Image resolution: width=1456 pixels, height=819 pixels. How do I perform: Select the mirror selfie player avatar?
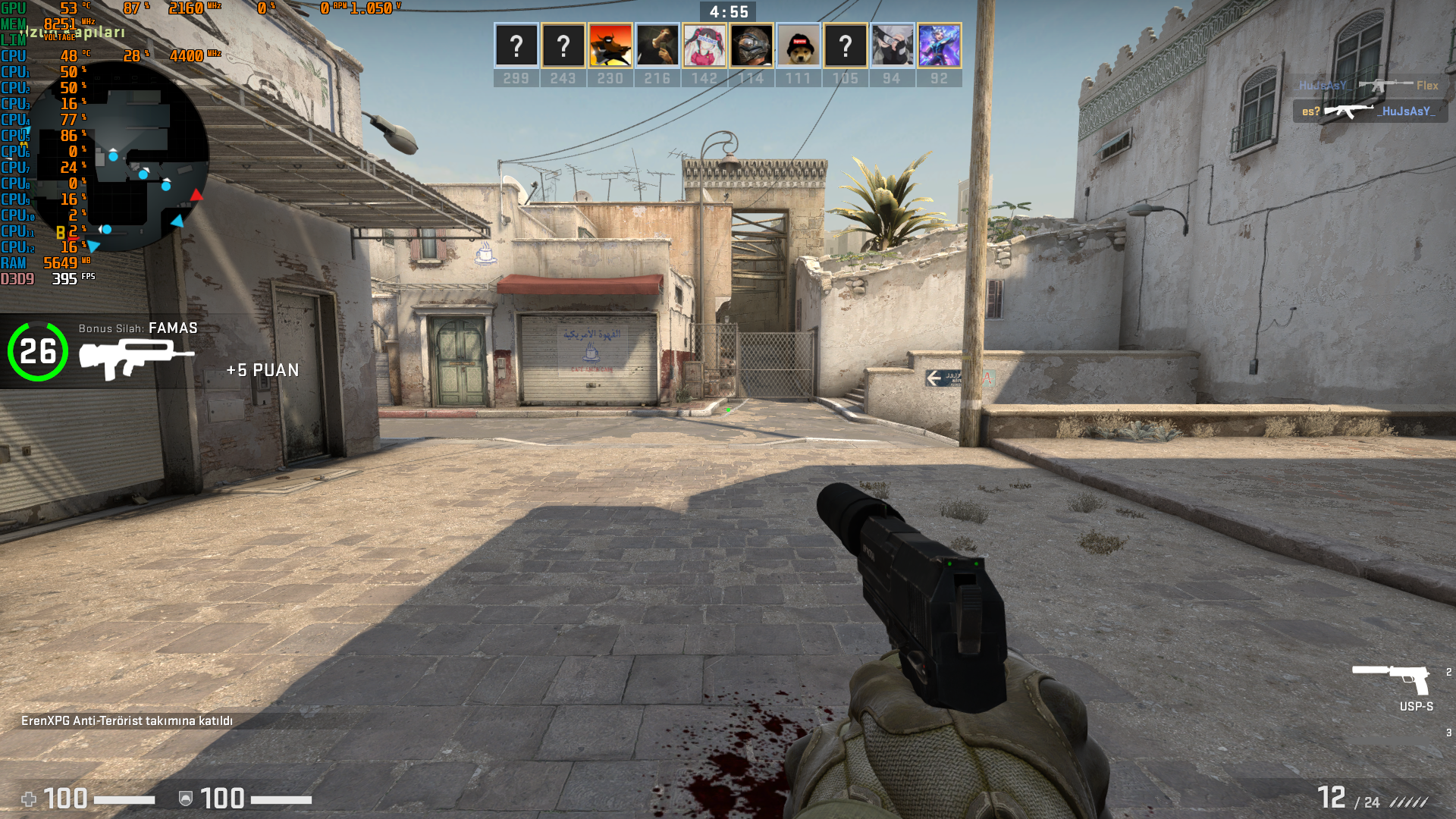pyautogui.click(x=657, y=45)
